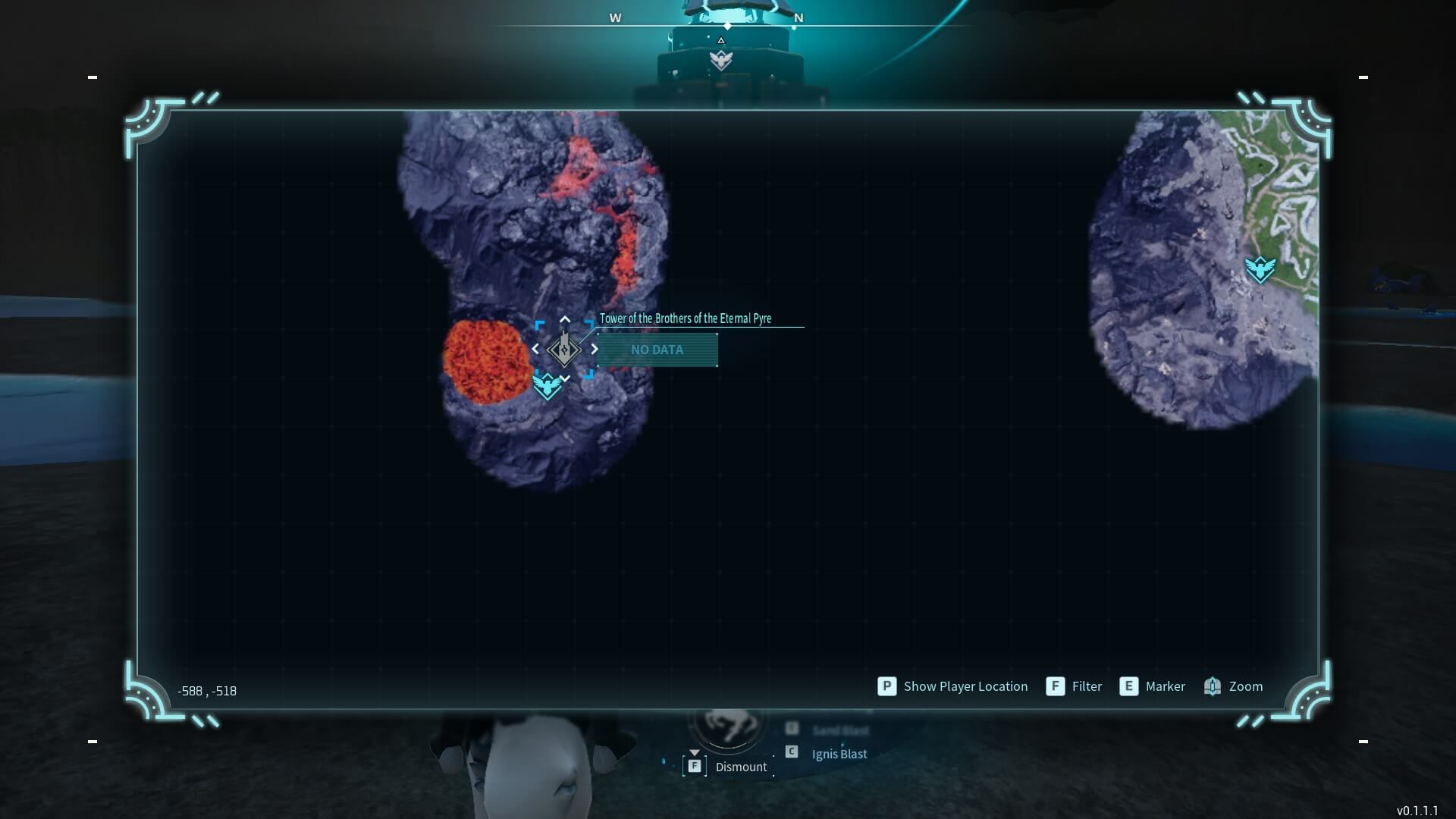
Task: Click the C key icon beside Ignis Blast
Action: (x=792, y=752)
